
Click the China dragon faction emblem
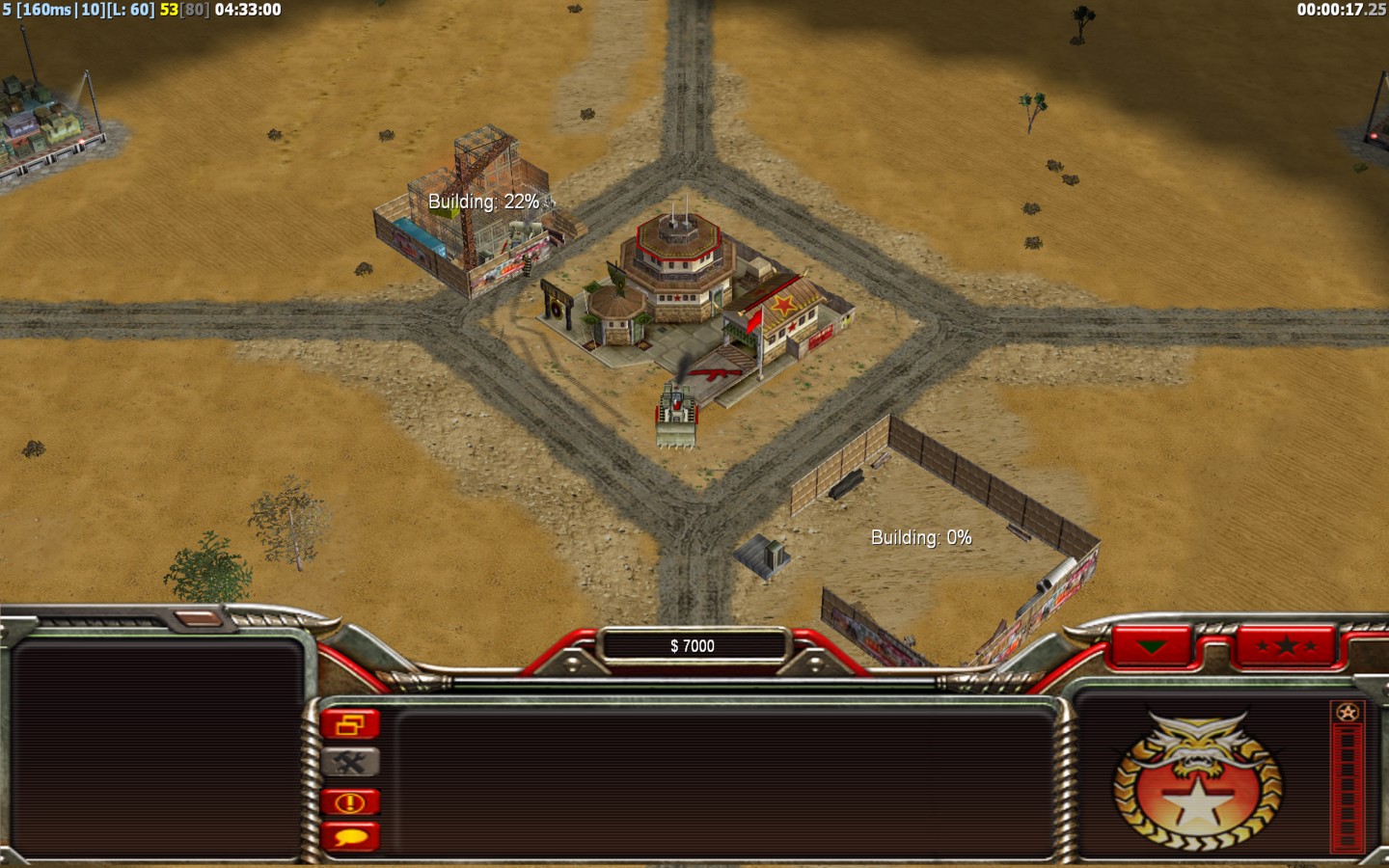click(1197, 783)
